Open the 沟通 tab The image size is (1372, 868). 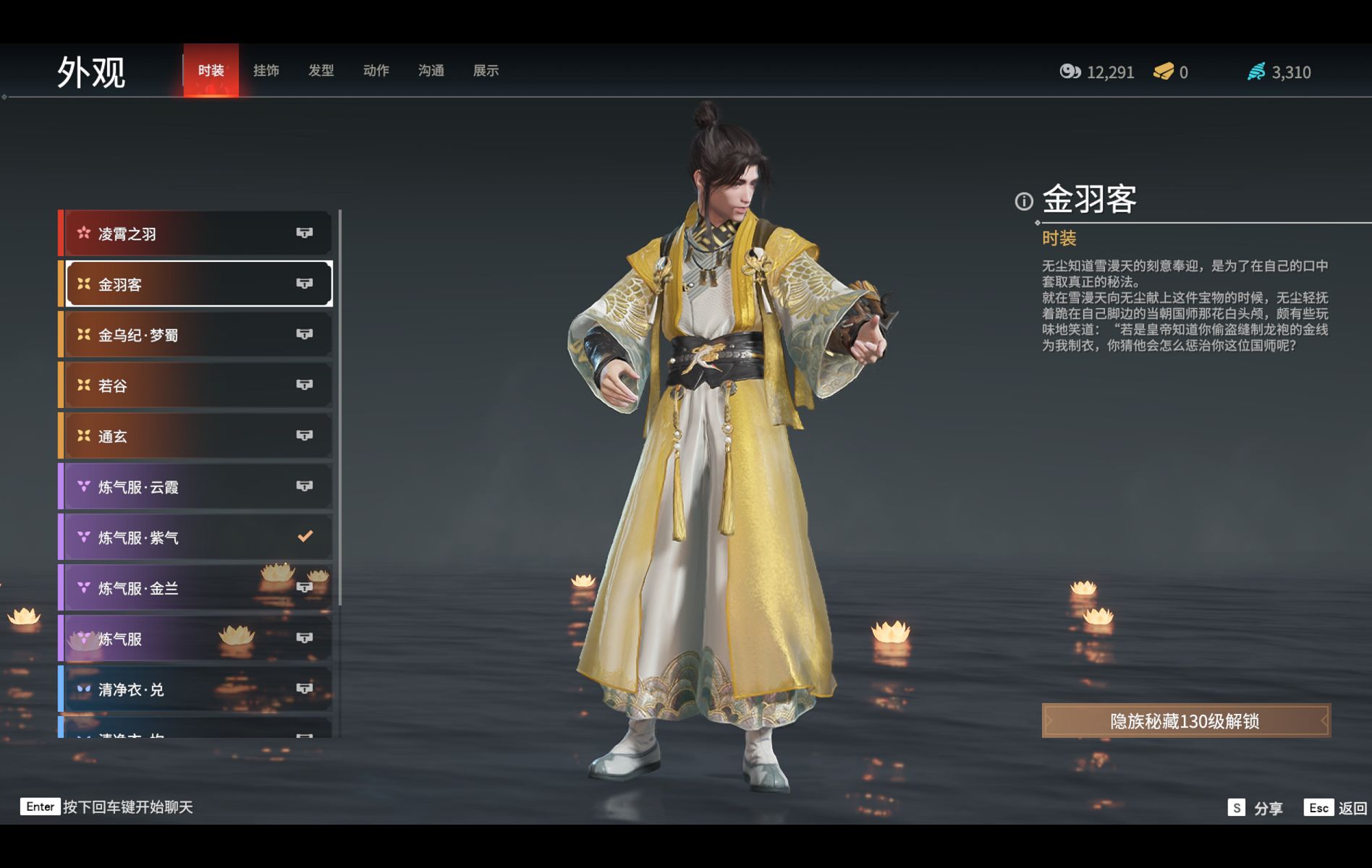point(431,71)
